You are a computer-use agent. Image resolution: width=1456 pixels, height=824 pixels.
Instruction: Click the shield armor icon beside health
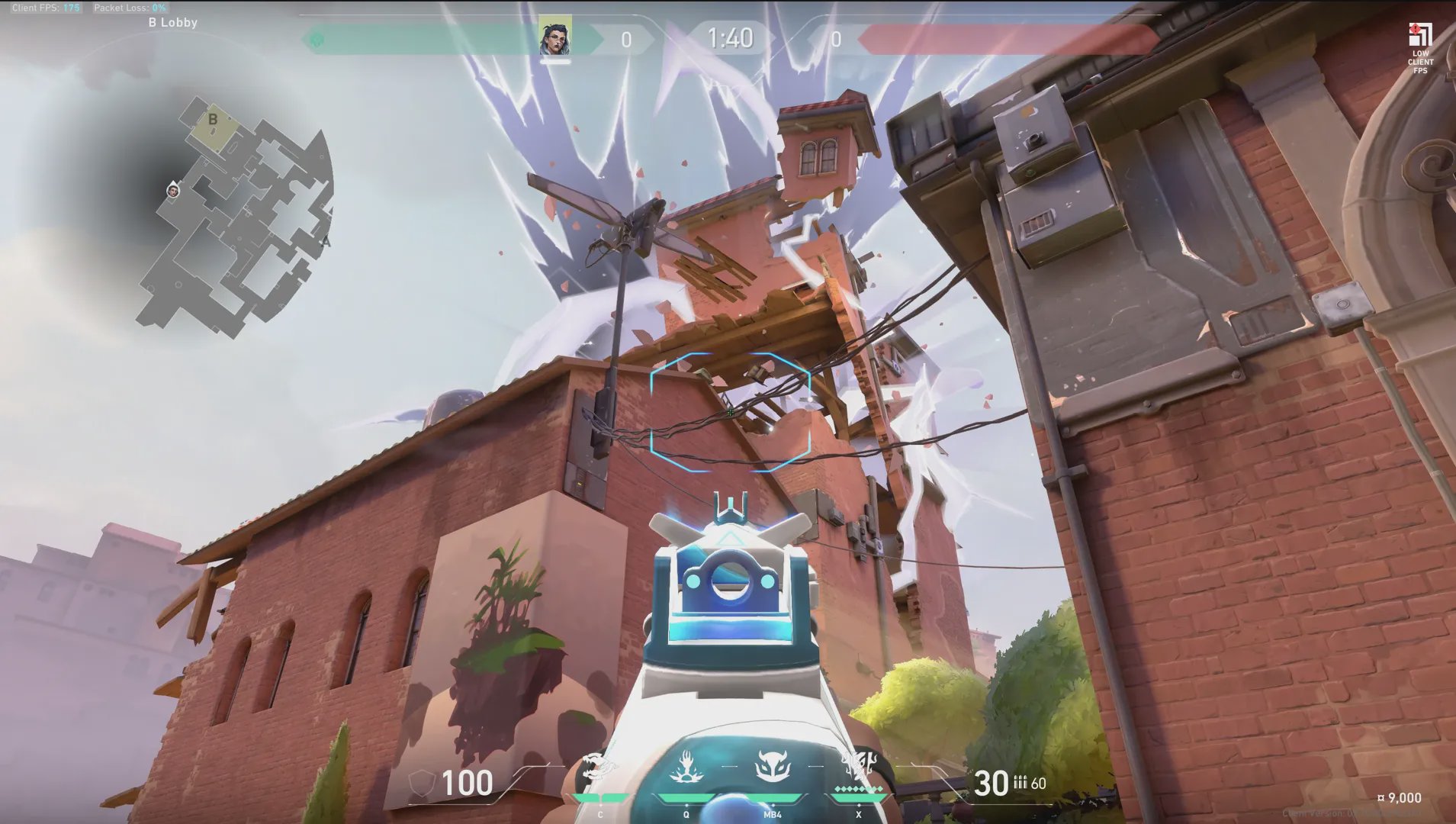[422, 783]
